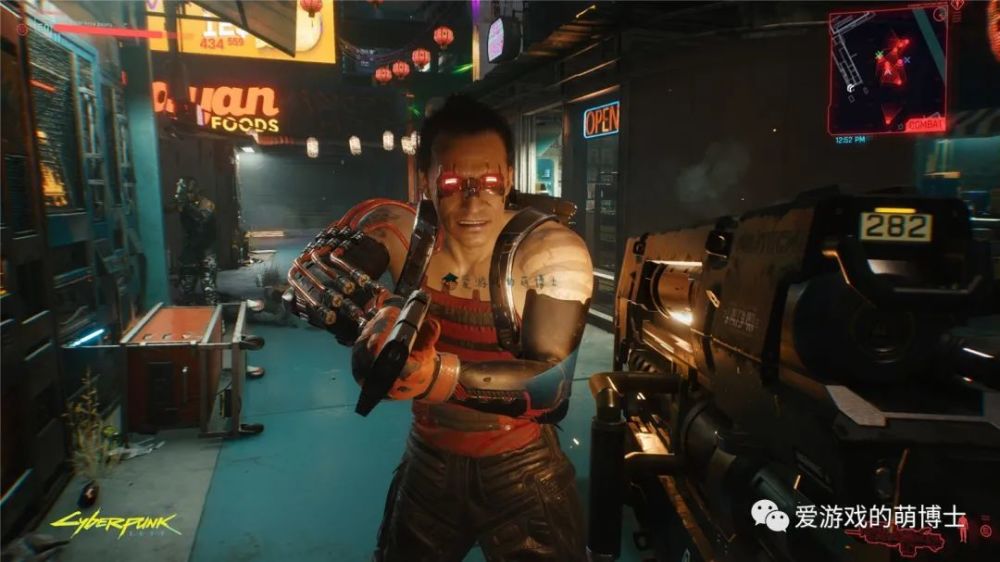Click the minimap in combat mode
1000x562 pixels.
pyautogui.click(x=888, y=70)
